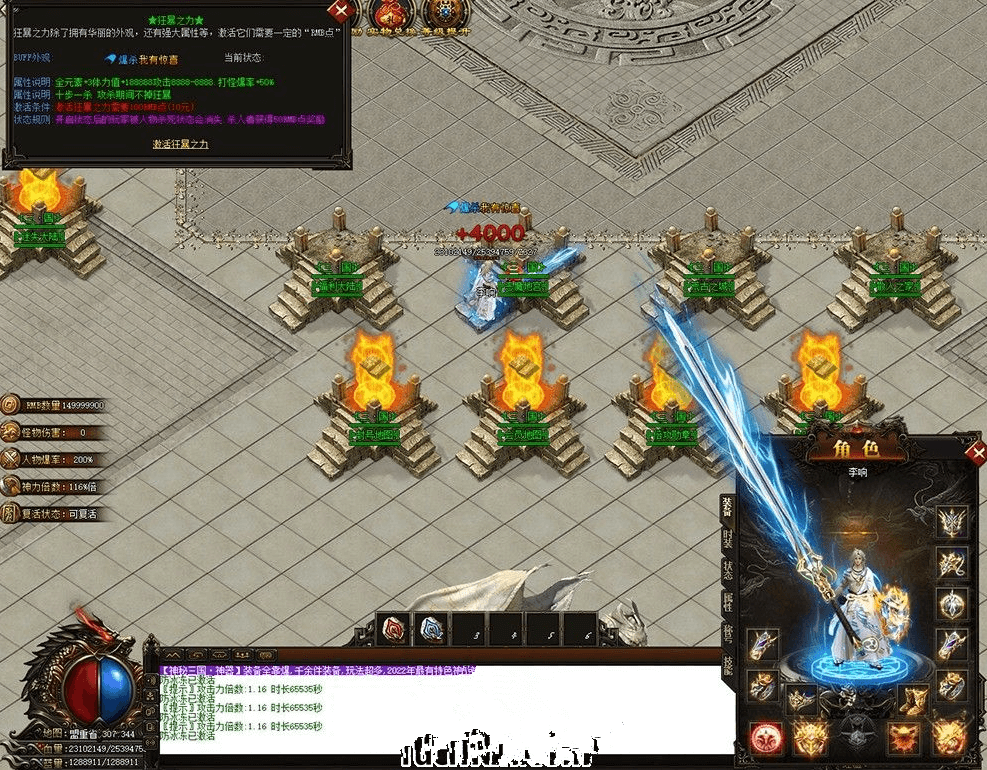Image resolution: width=987 pixels, height=770 pixels.
Task: Close the 狂暴之力 info panel
Action: (342, 11)
